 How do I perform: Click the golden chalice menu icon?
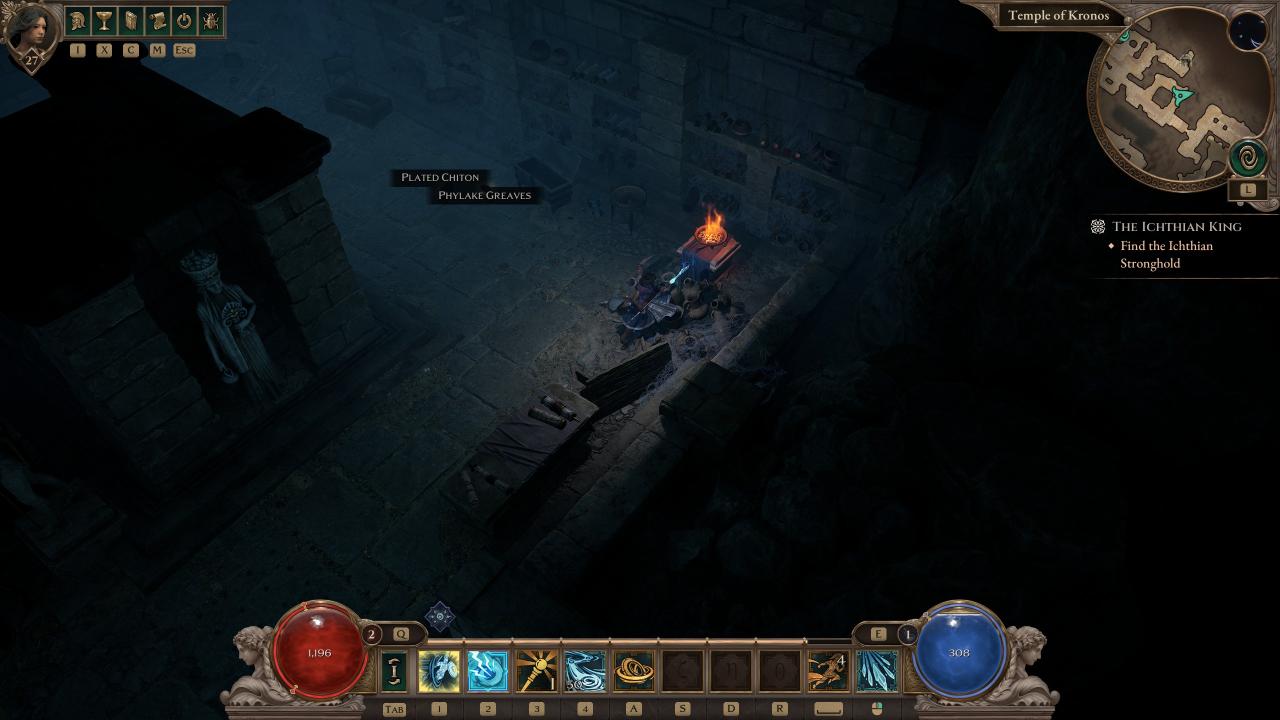104,21
